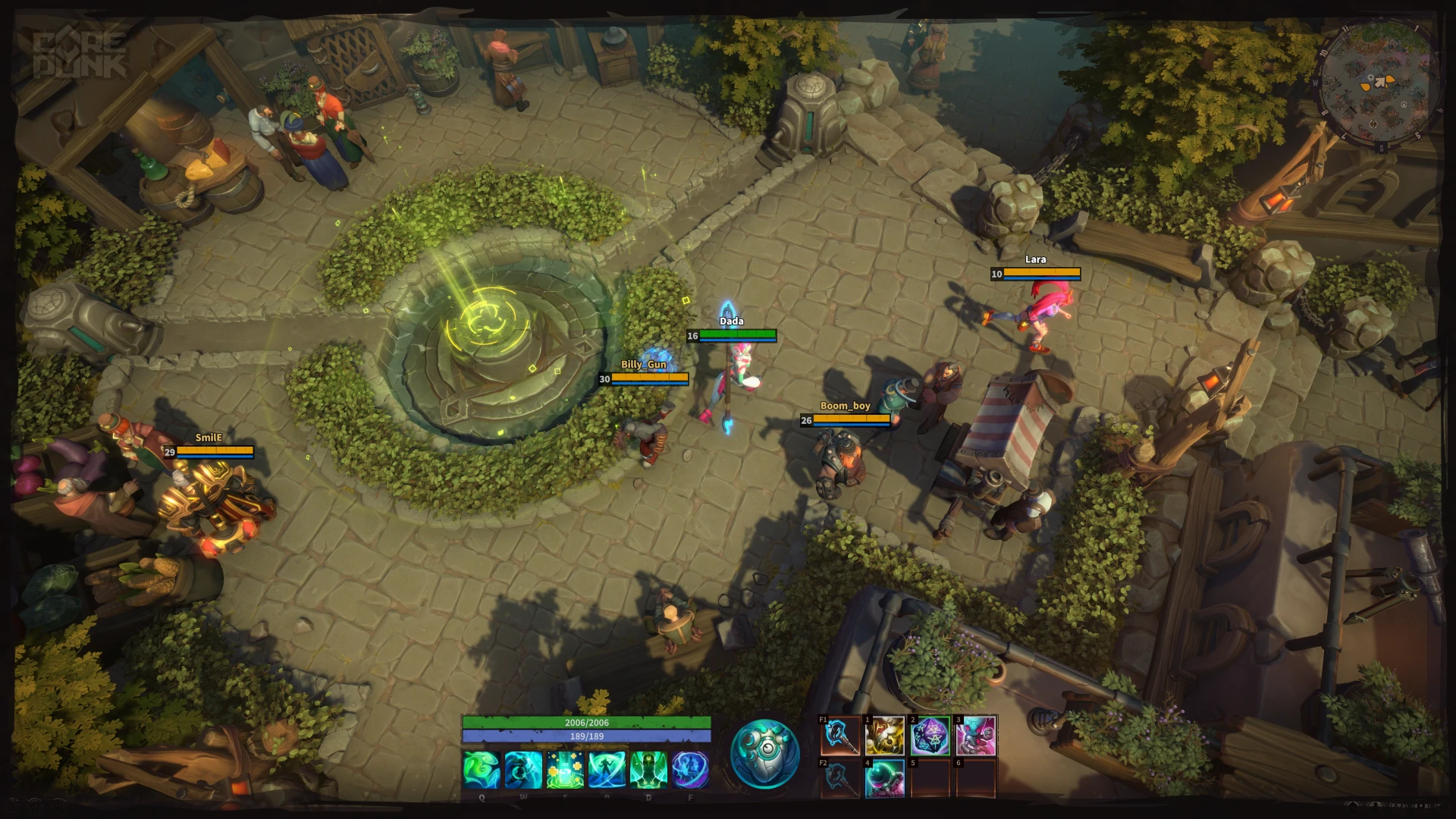This screenshot has width=1456, height=819.
Task: Click the Corepunk logo
Action: point(80,52)
